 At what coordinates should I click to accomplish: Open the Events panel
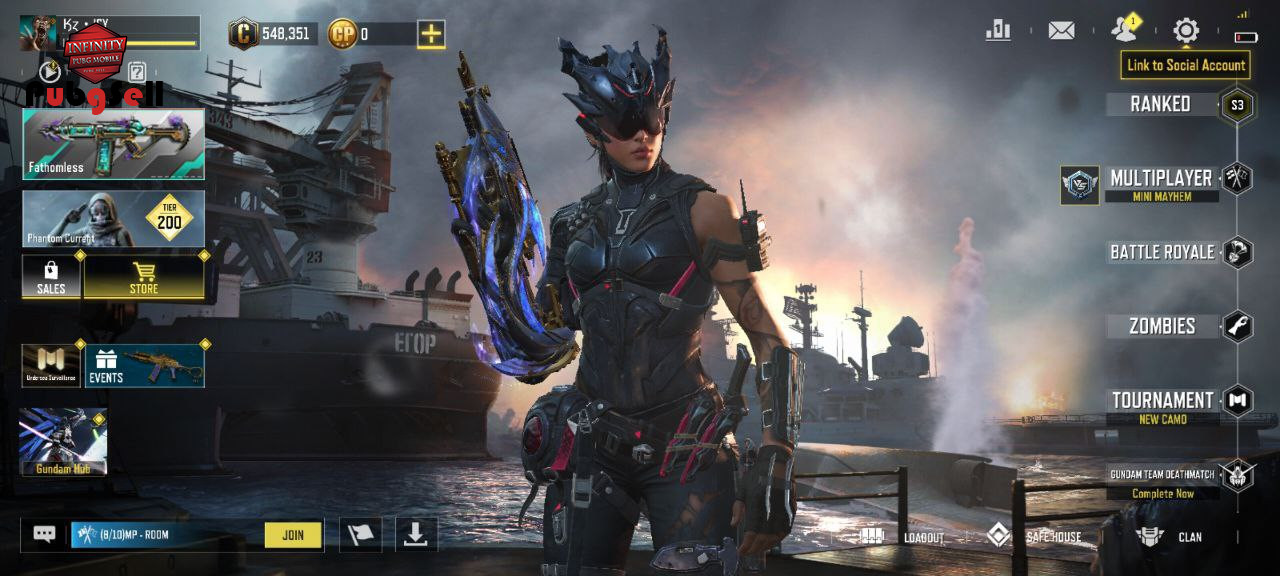[x=145, y=366]
